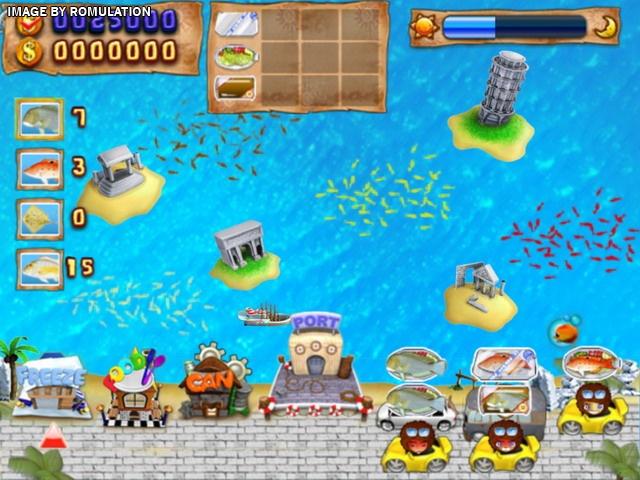Click the red triangle arrow button
Screen dimensions: 640x480
[x=52, y=433]
